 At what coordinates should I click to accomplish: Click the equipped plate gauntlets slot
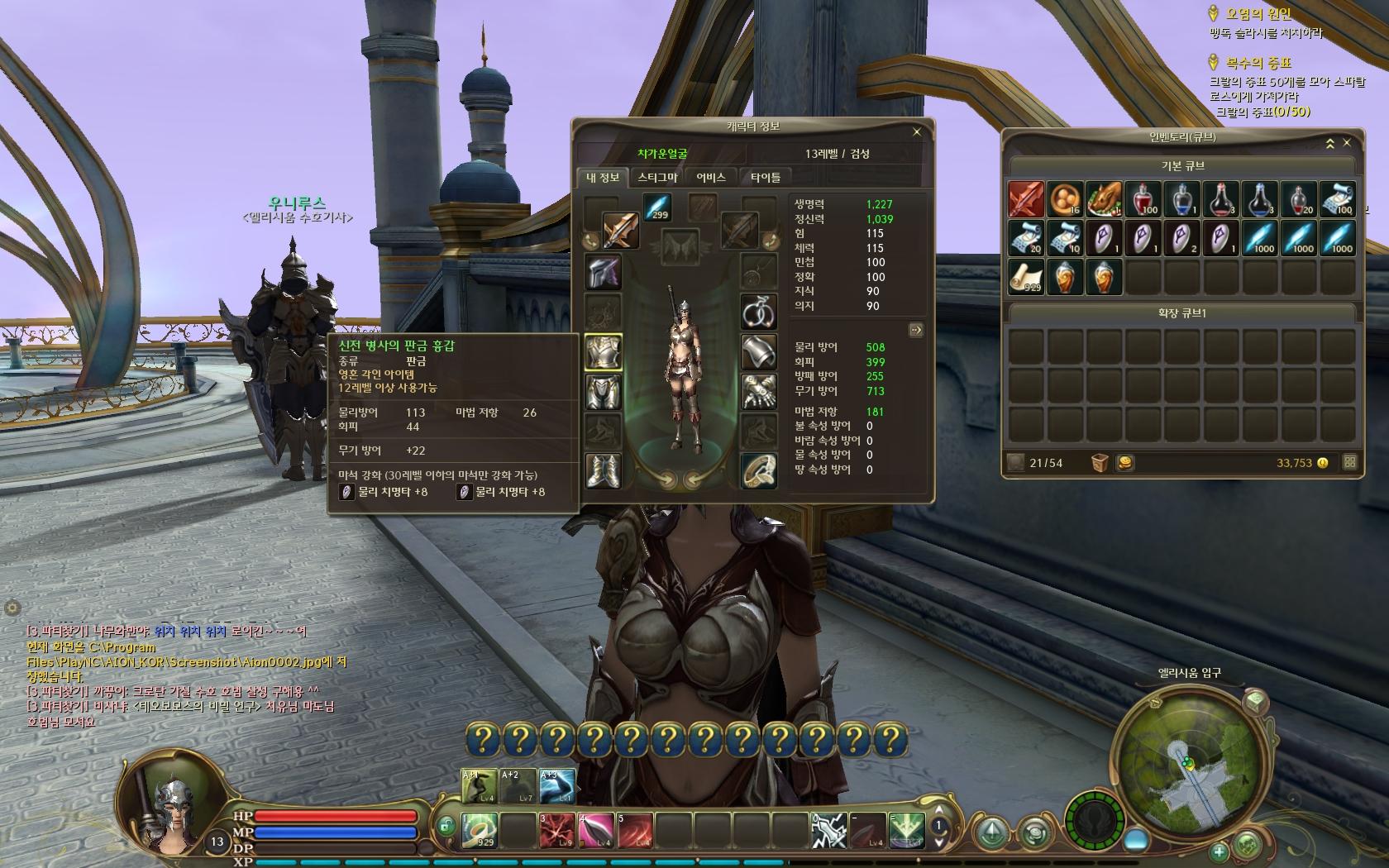(x=758, y=391)
